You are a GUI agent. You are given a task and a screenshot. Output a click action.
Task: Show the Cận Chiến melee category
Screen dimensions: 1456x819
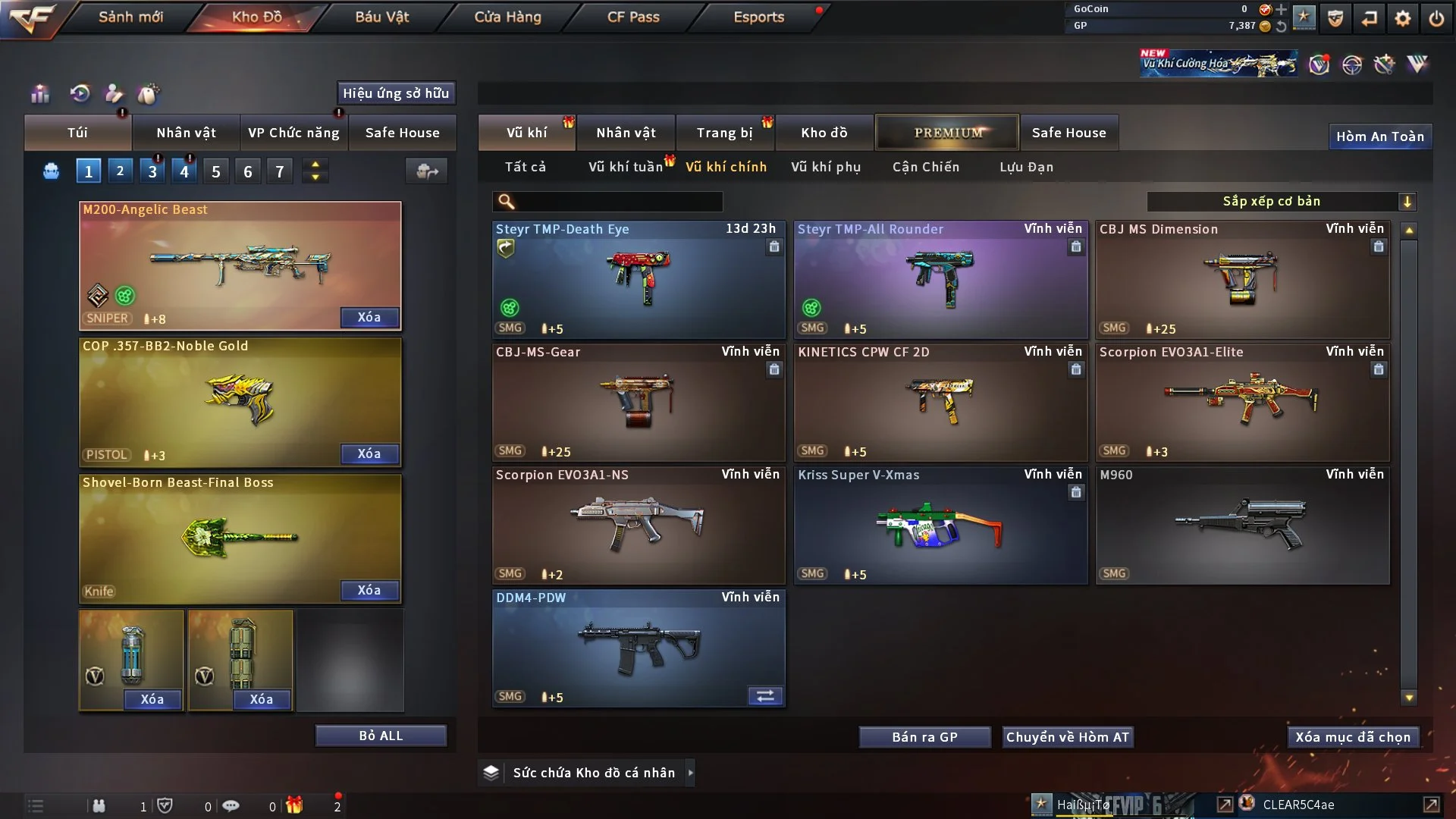coord(925,167)
